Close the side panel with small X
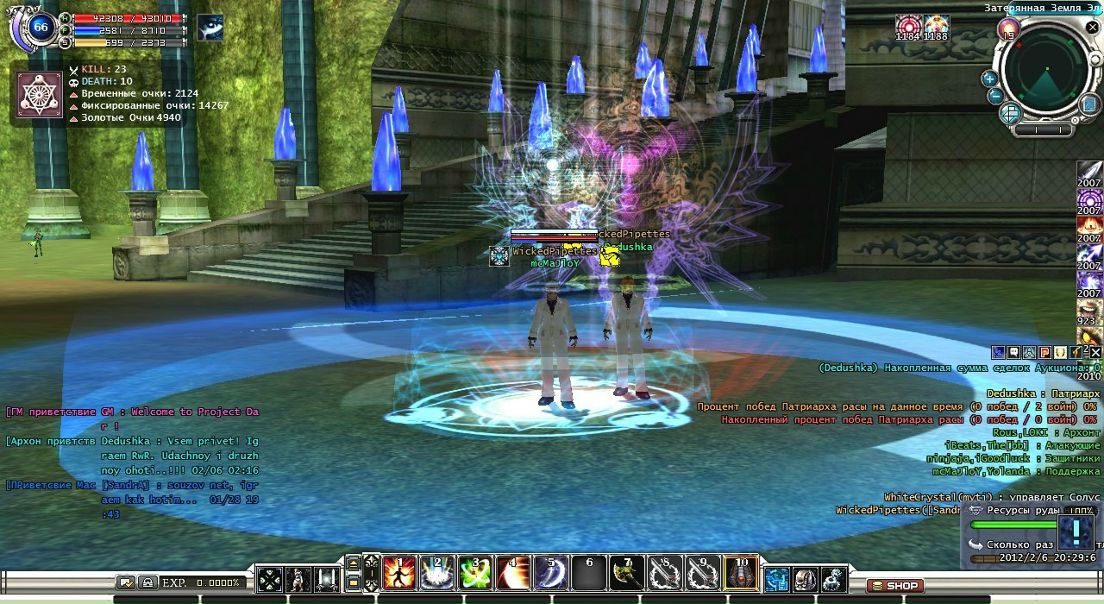The image size is (1104, 604). (1096, 352)
